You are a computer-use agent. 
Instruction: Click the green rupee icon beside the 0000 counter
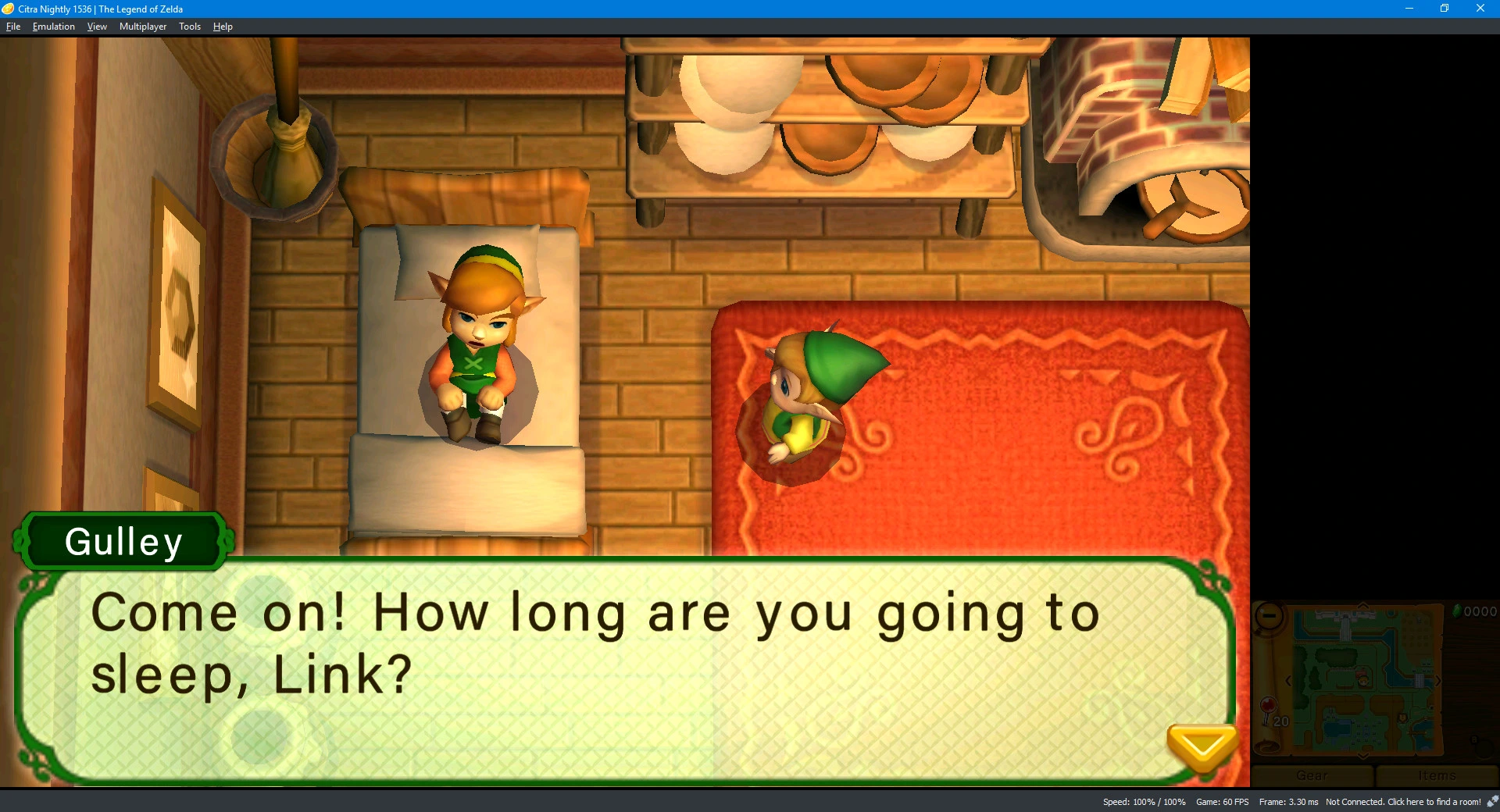1457,611
